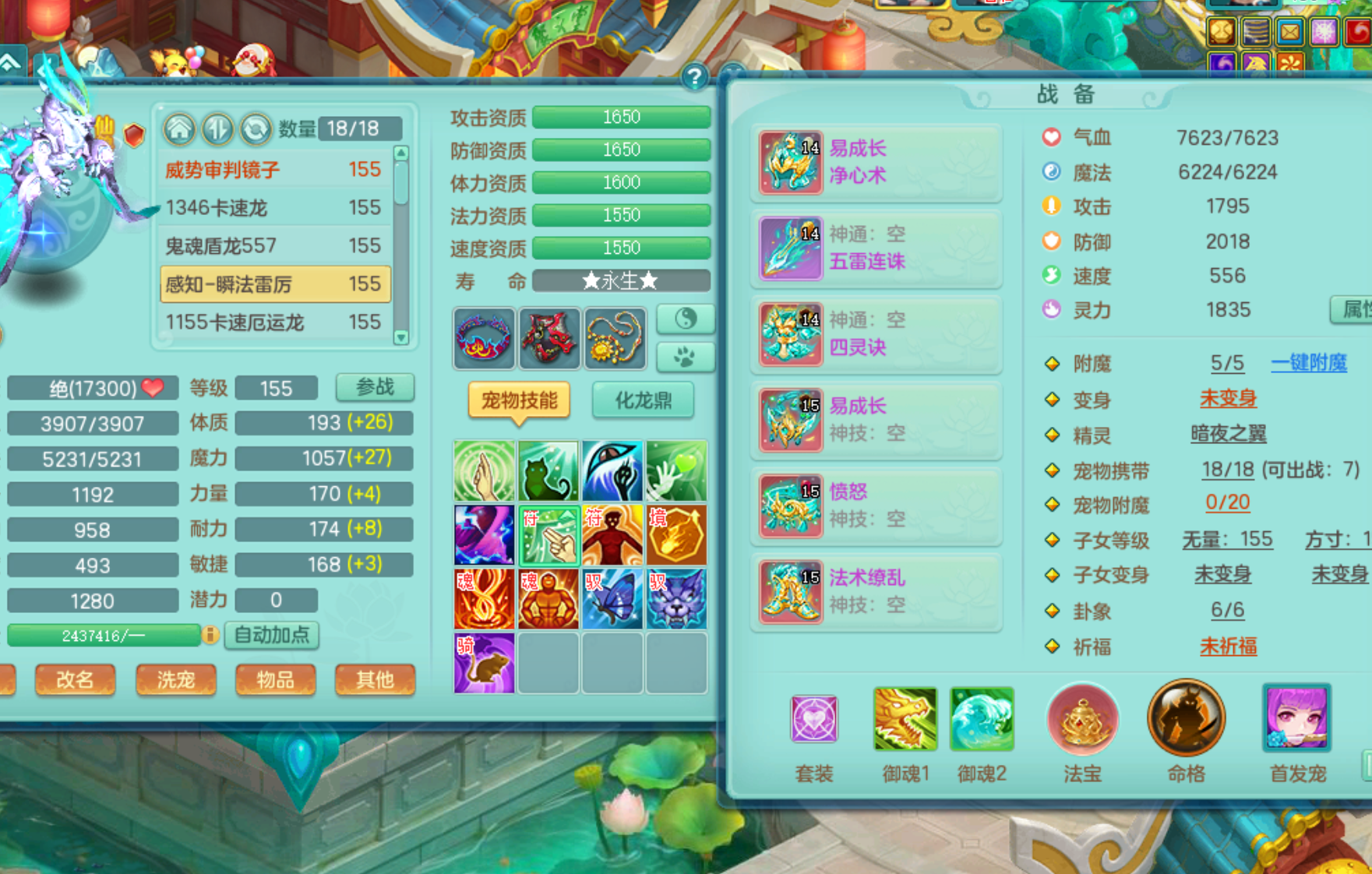
Task: Select the 首发宠 portrait icon
Action: click(1296, 719)
